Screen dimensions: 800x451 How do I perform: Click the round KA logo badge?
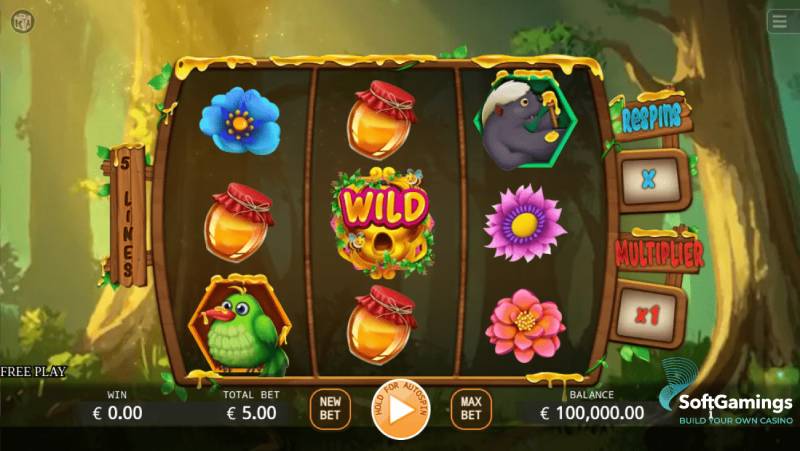[x=23, y=22]
